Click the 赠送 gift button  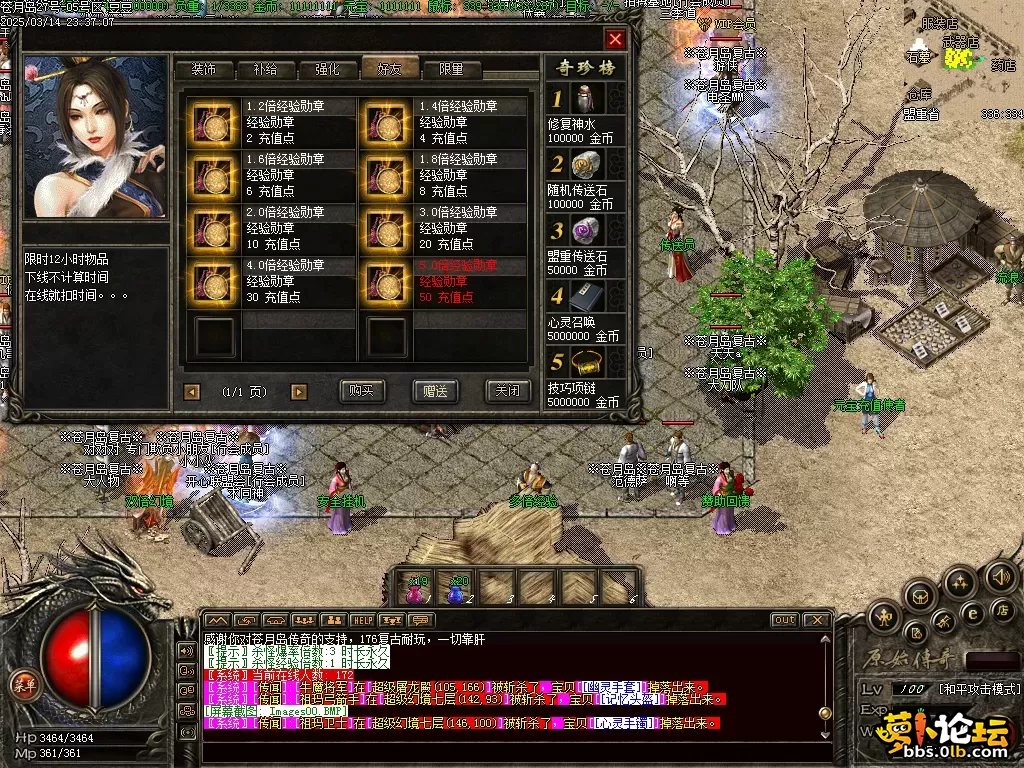click(x=435, y=391)
